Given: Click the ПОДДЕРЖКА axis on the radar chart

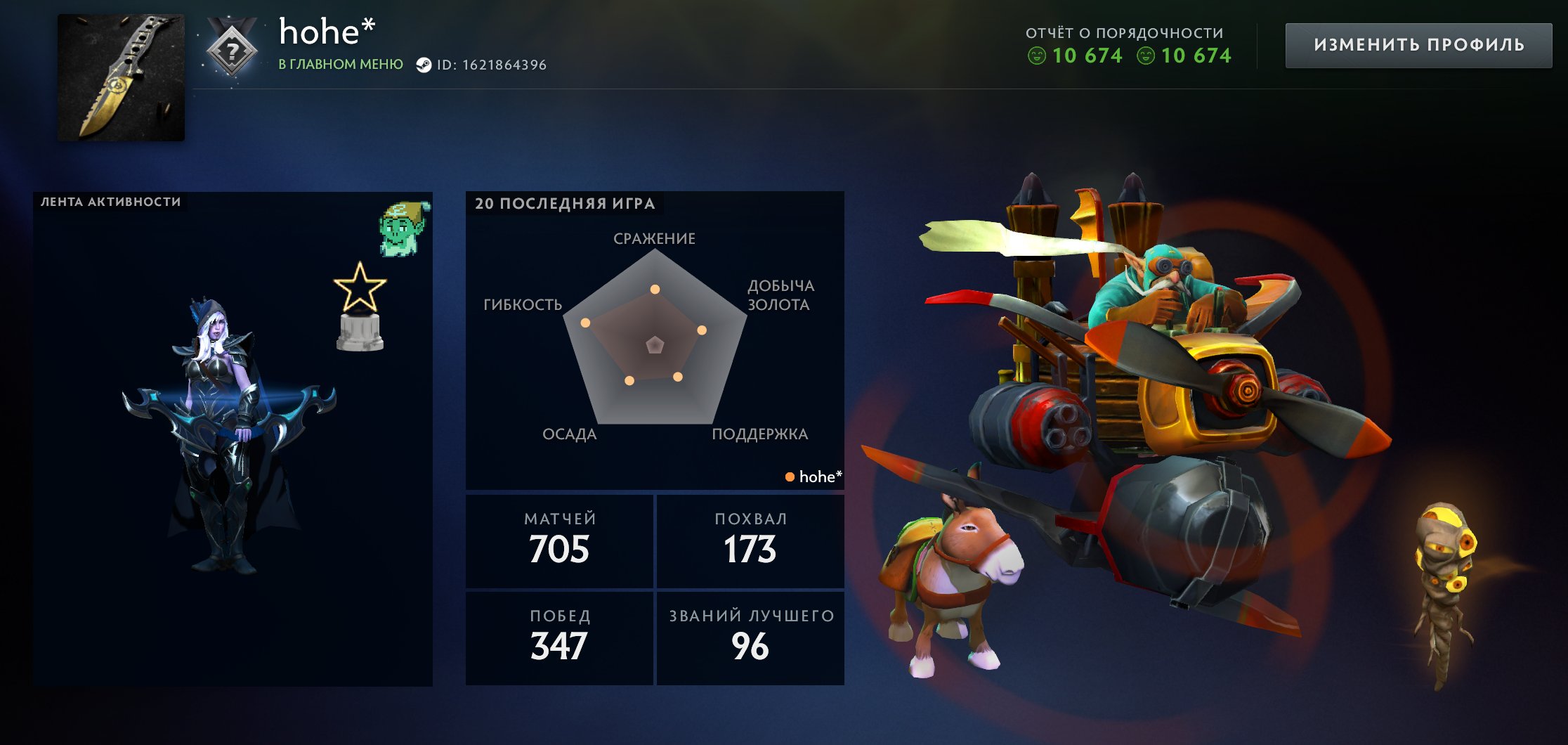Looking at the screenshot, I should [x=761, y=435].
